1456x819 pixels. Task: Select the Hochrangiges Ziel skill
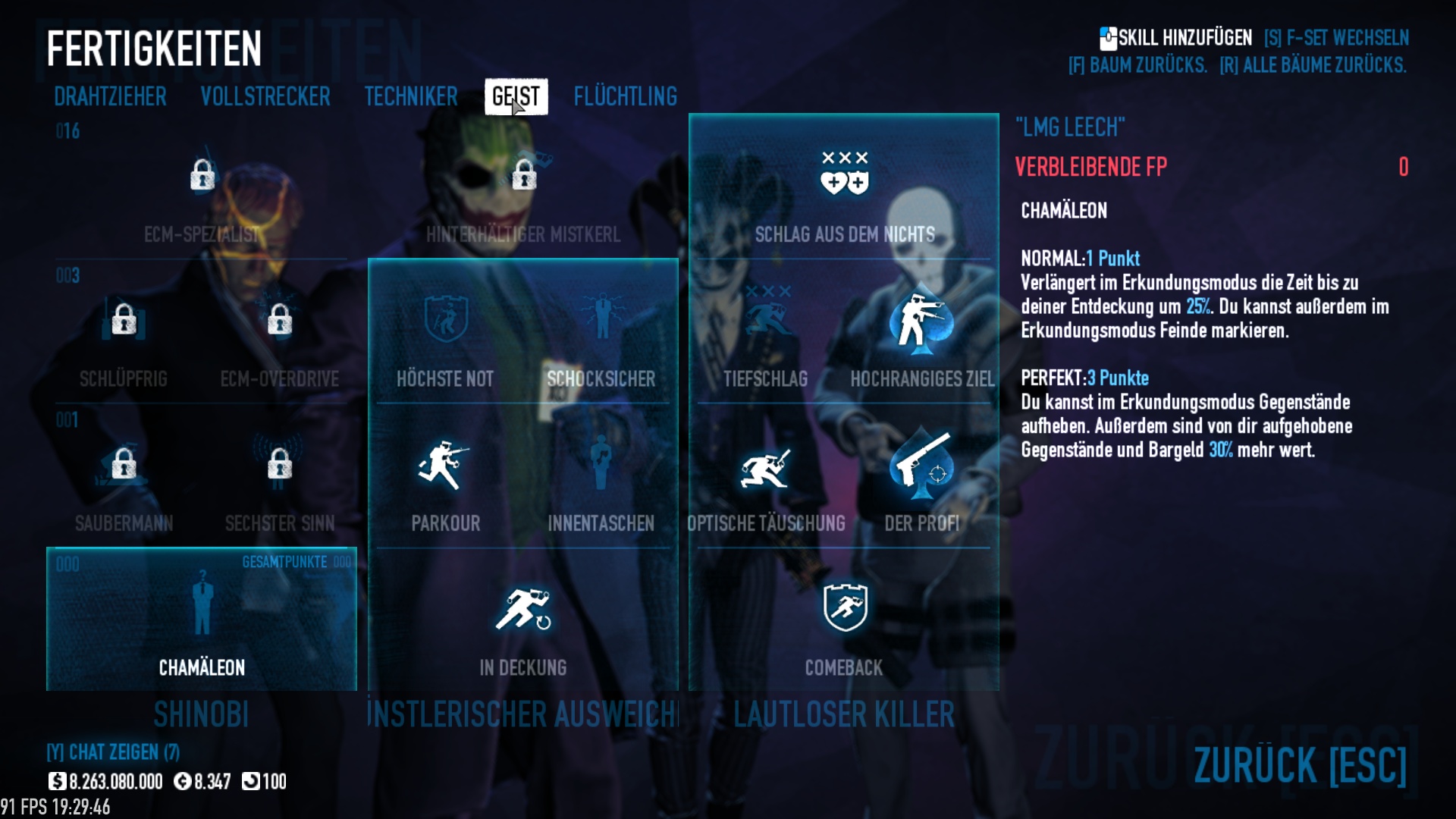(921, 322)
